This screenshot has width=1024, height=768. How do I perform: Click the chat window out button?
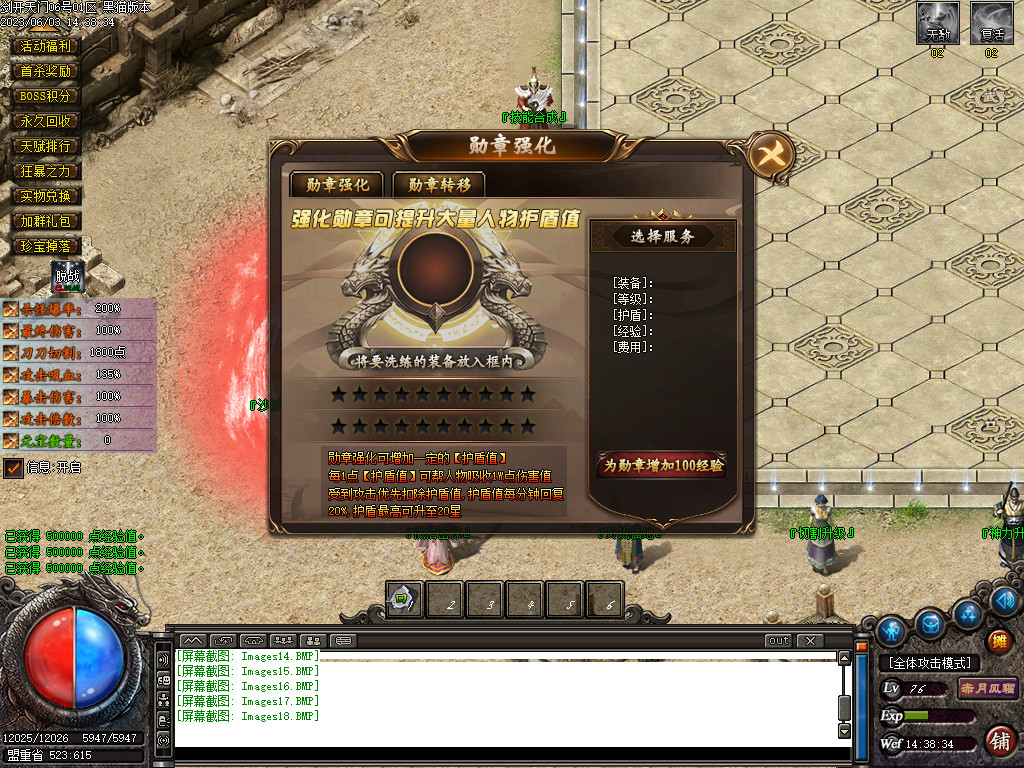(x=778, y=640)
